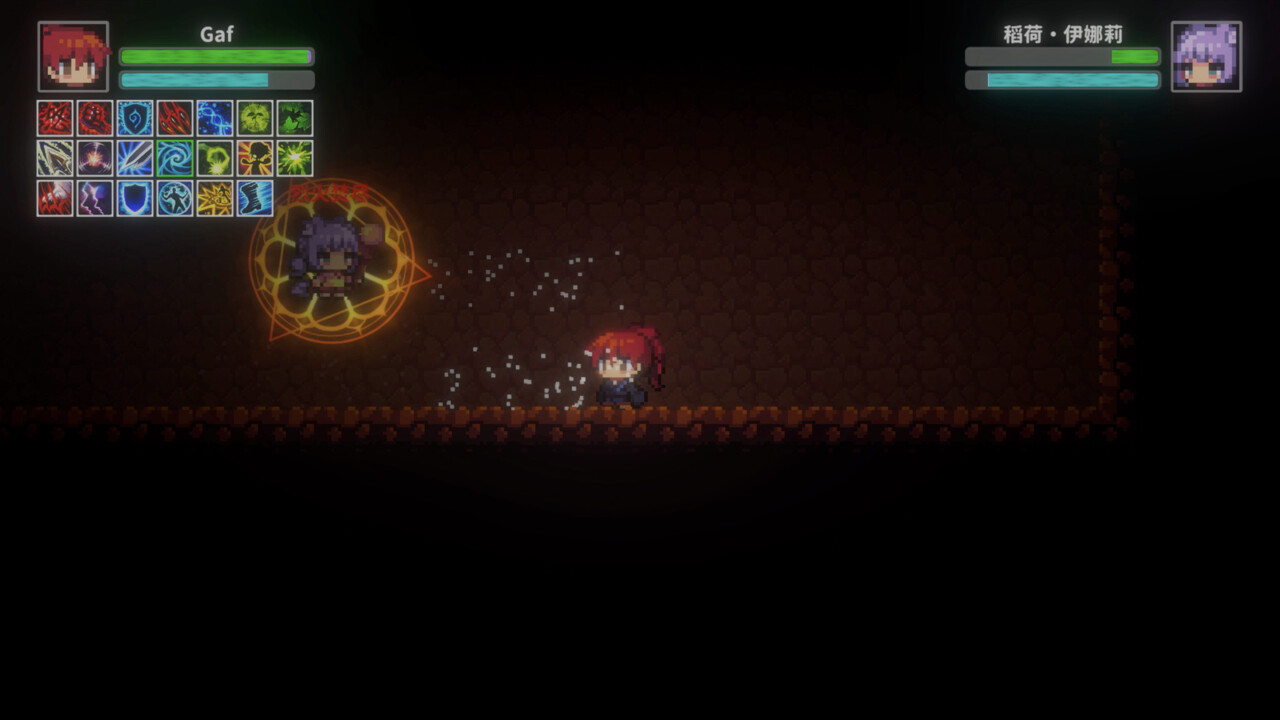The width and height of the screenshot is (1280, 720).
Task: Select the blue lightning chain skill icon
Action: pos(214,118)
